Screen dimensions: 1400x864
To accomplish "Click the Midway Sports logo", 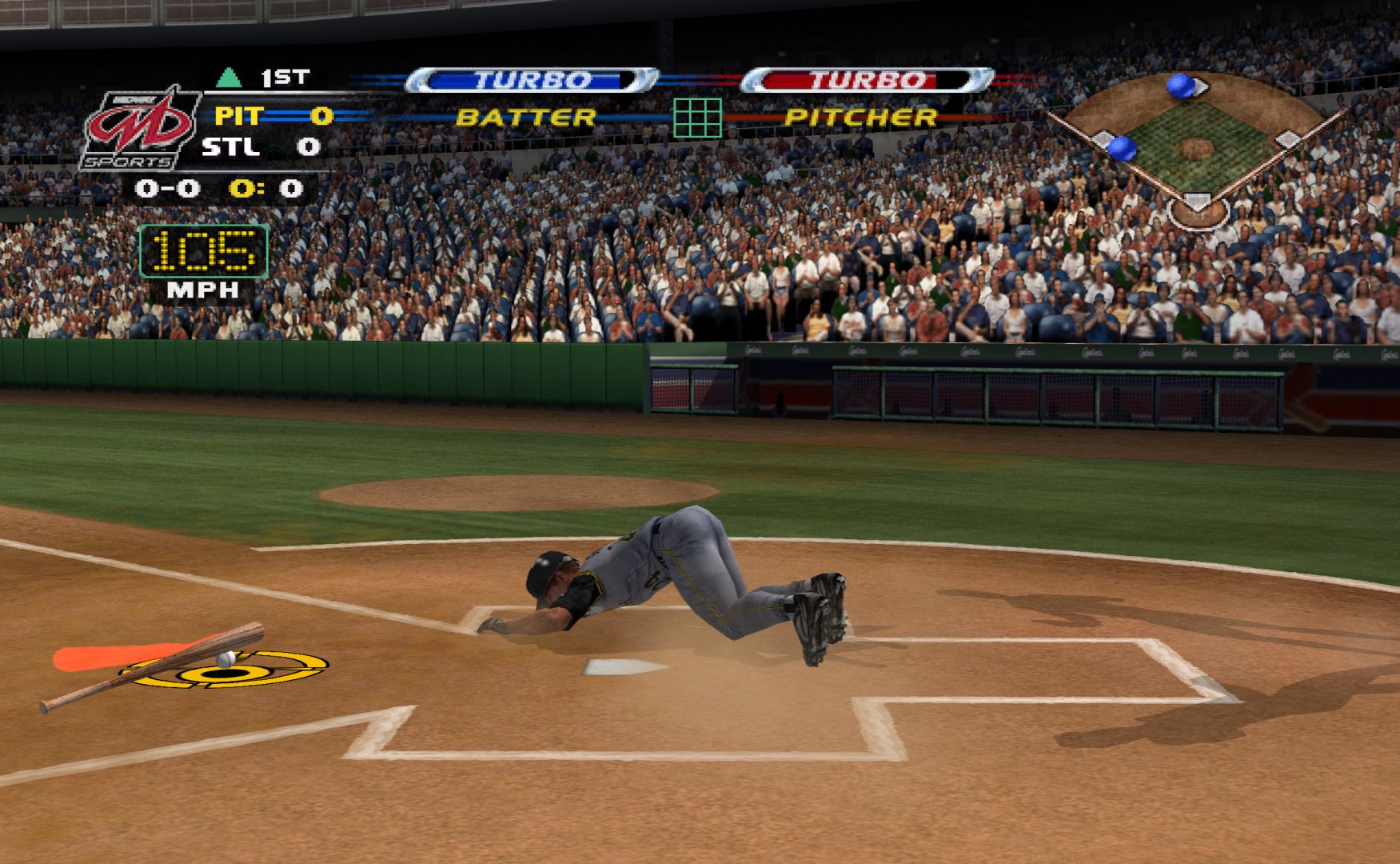I will click(x=140, y=128).
